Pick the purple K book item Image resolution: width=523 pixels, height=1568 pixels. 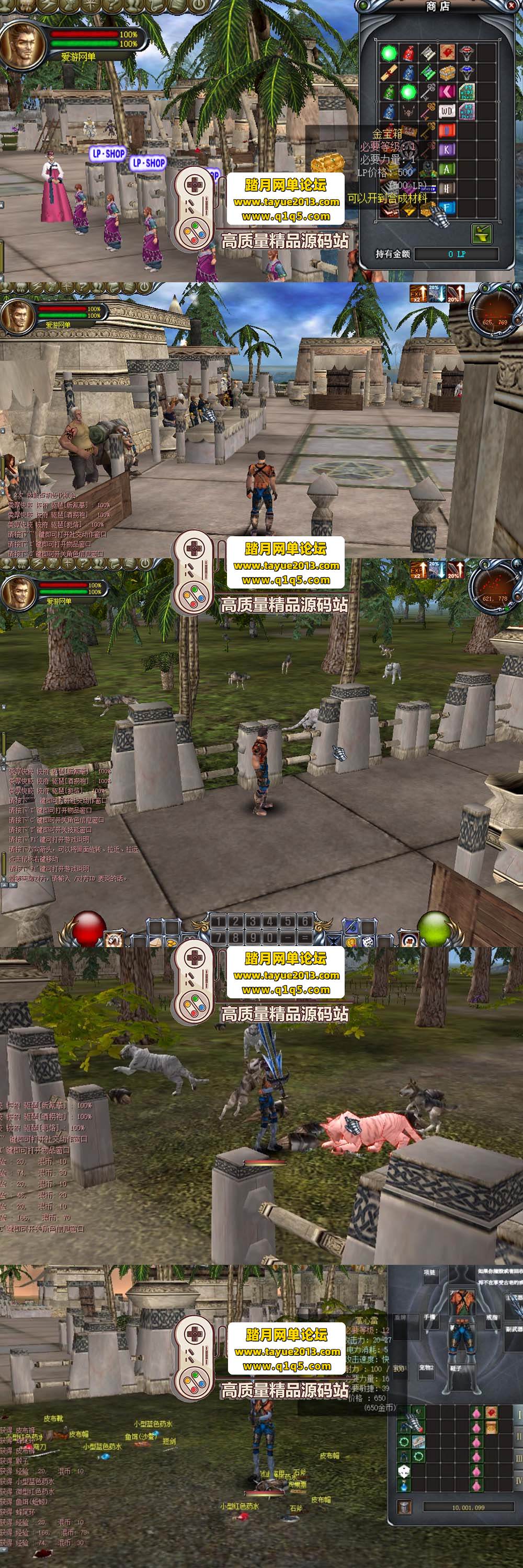tap(447, 149)
